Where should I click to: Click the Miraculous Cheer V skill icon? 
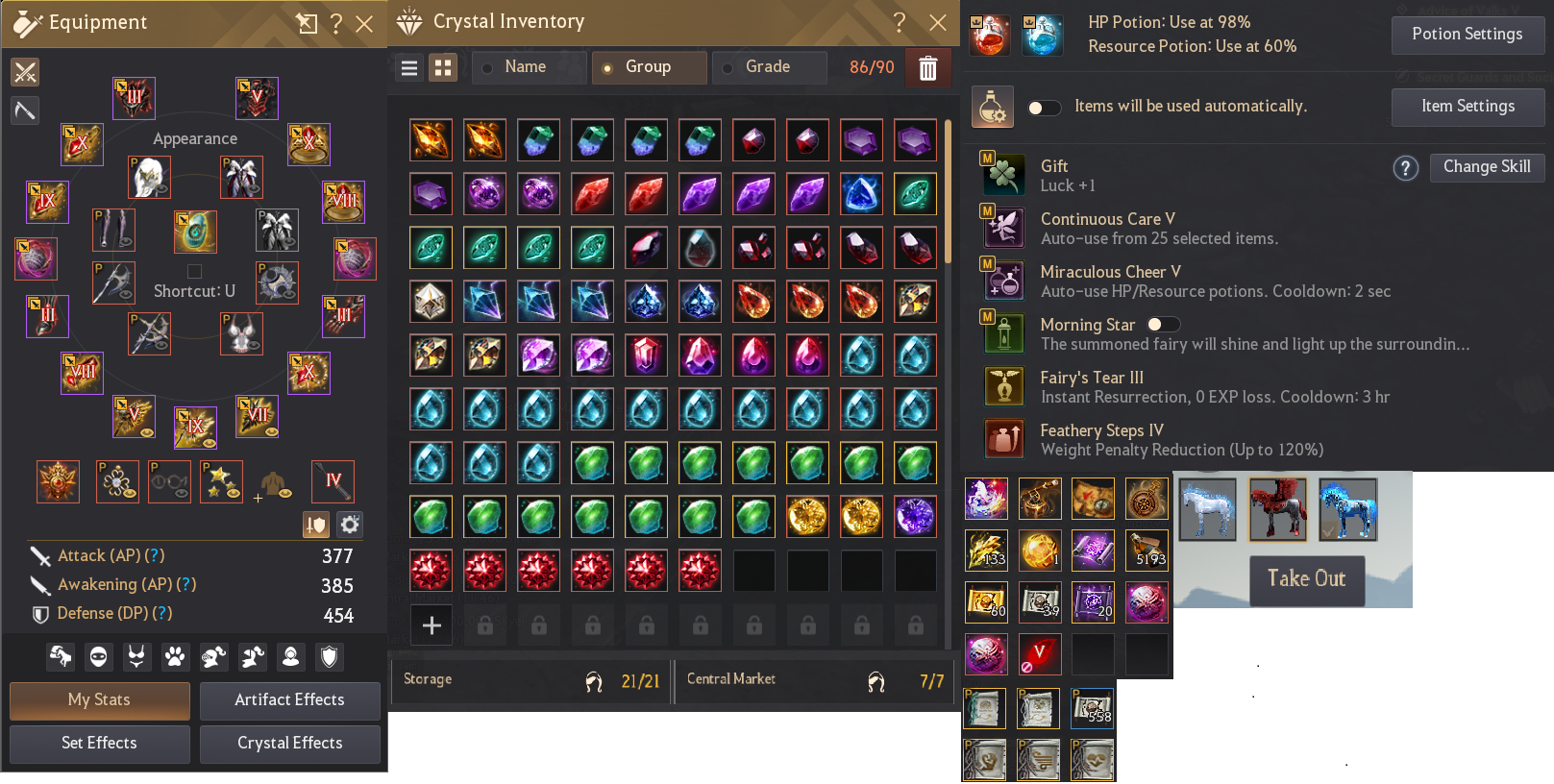click(1003, 280)
